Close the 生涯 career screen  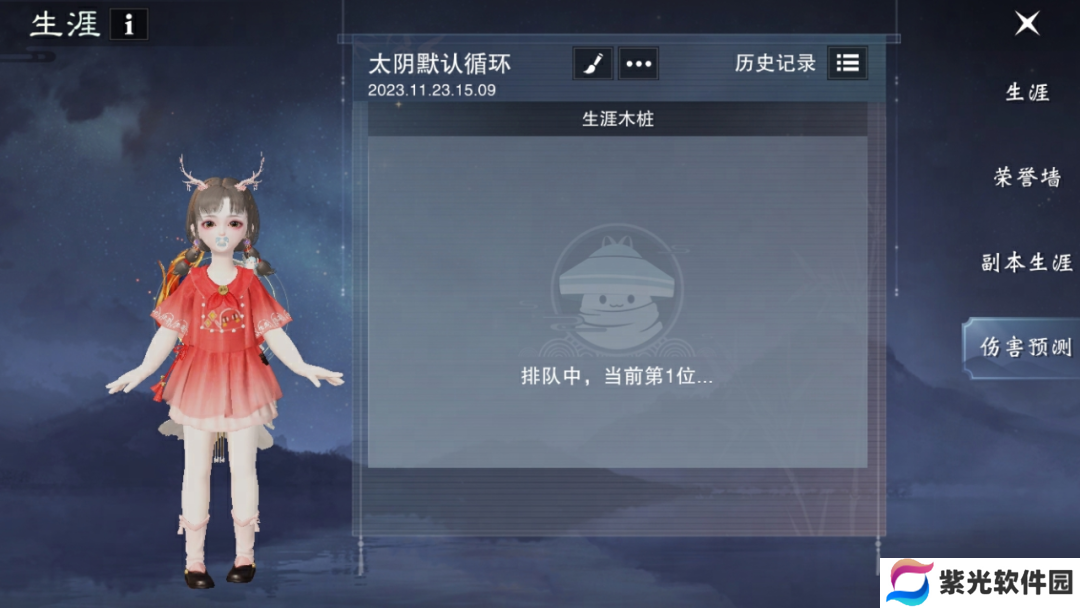(1027, 24)
